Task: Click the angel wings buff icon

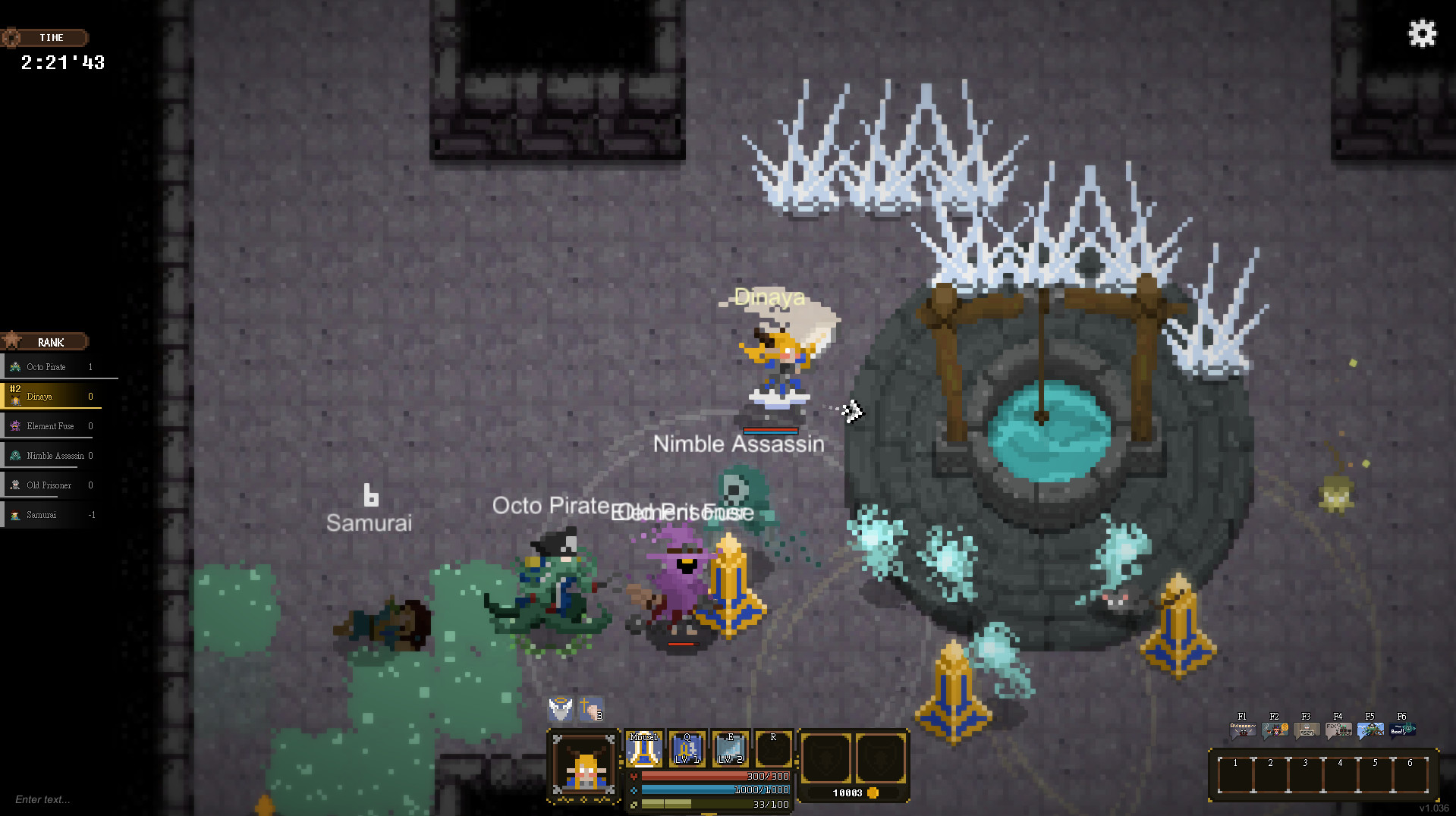Action: (561, 710)
